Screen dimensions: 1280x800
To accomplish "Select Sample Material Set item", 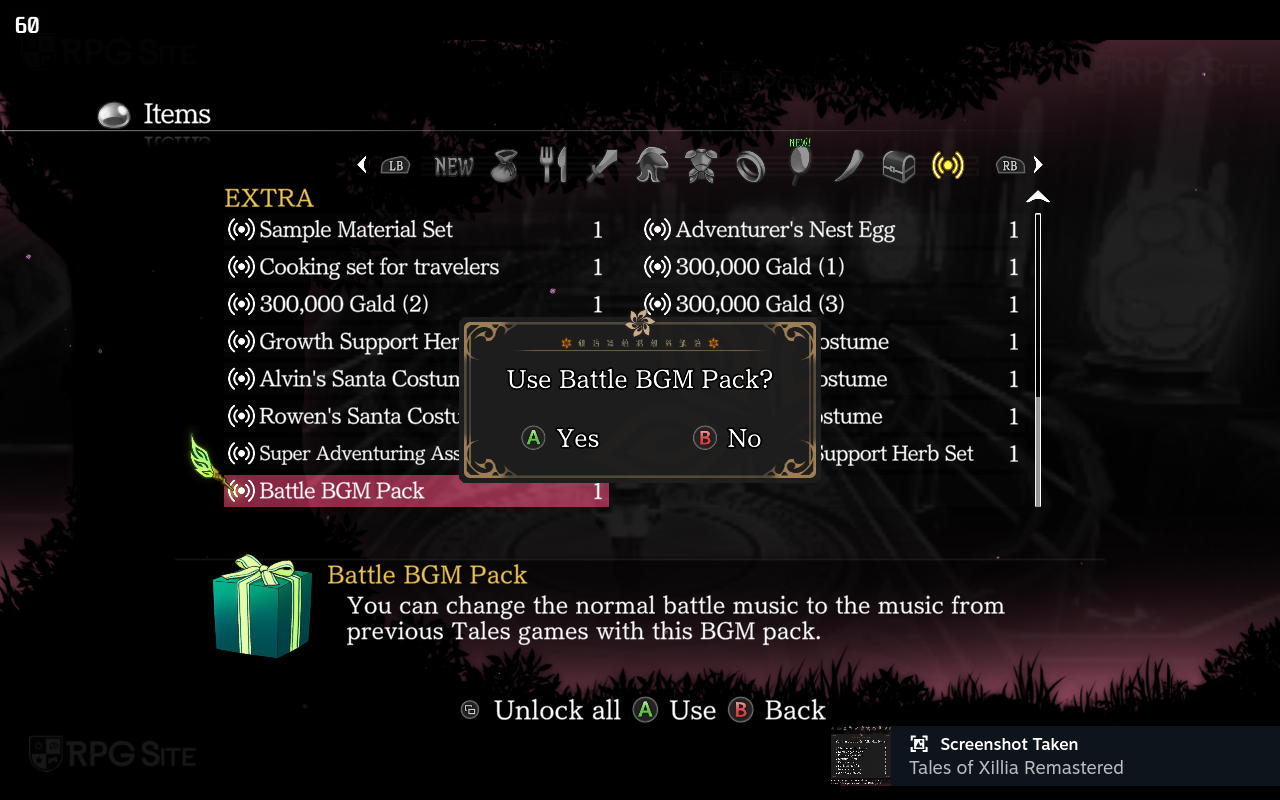I will point(355,230).
